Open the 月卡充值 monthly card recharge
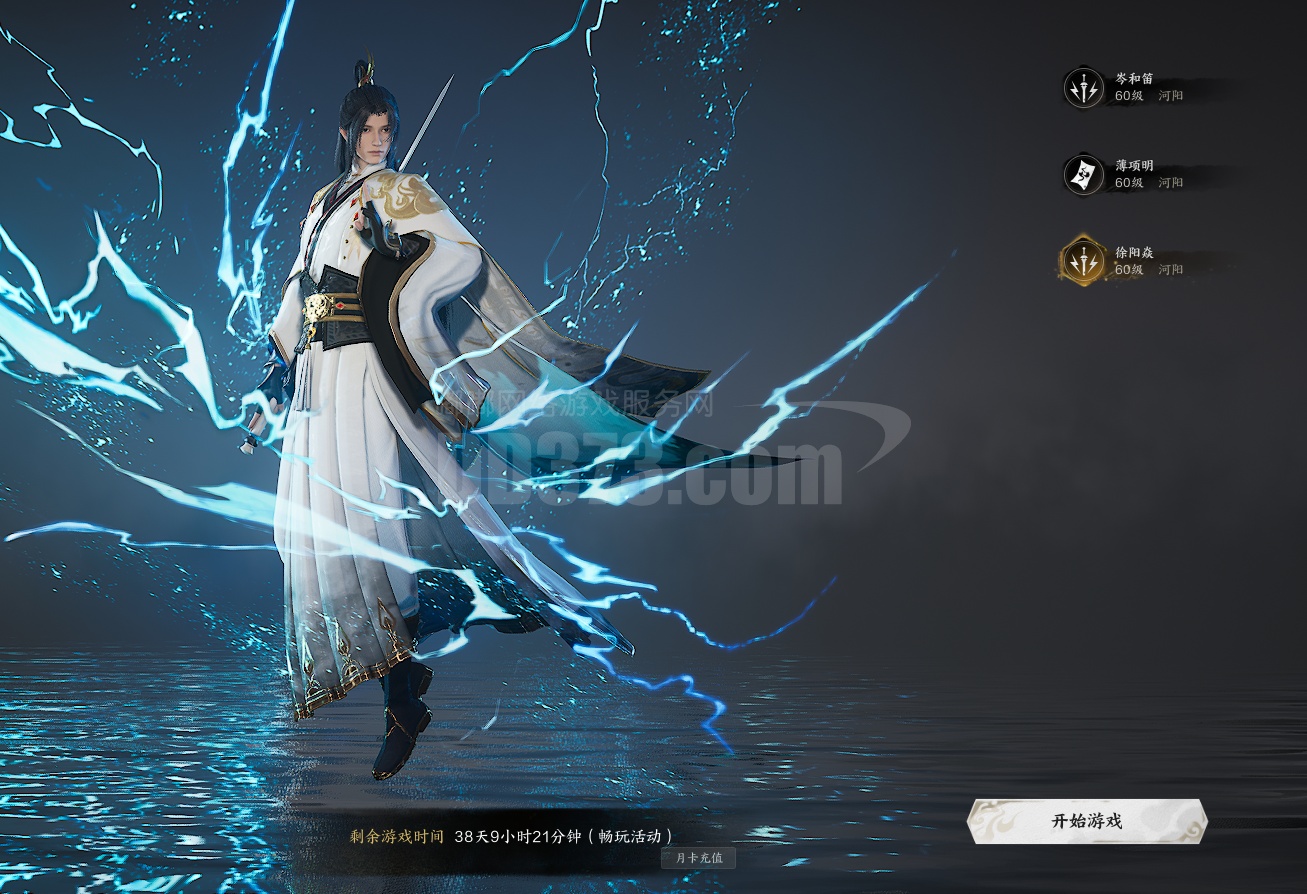Image resolution: width=1307 pixels, height=894 pixels. point(698,857)
